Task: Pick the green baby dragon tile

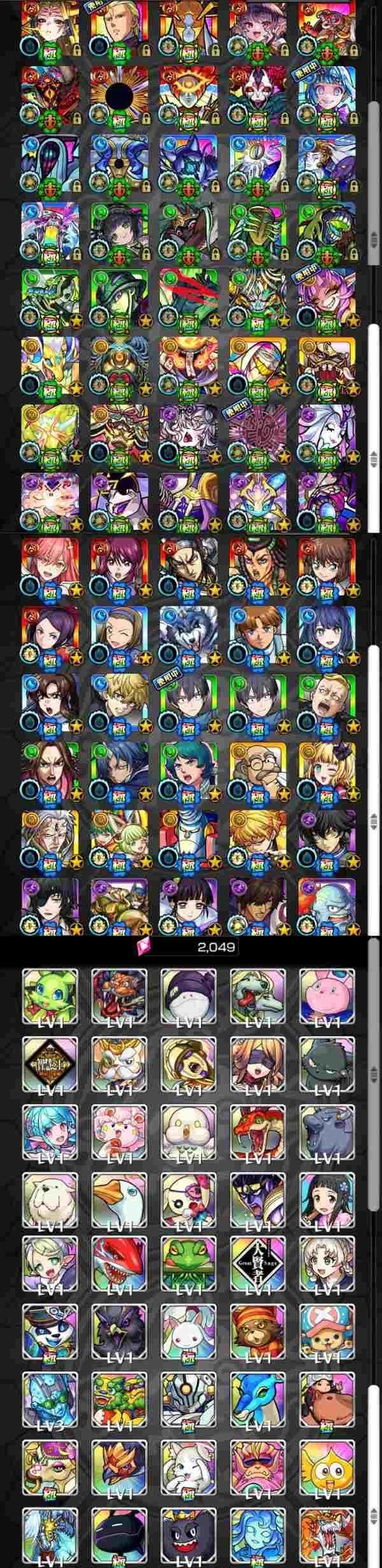Action: [50, 992]
